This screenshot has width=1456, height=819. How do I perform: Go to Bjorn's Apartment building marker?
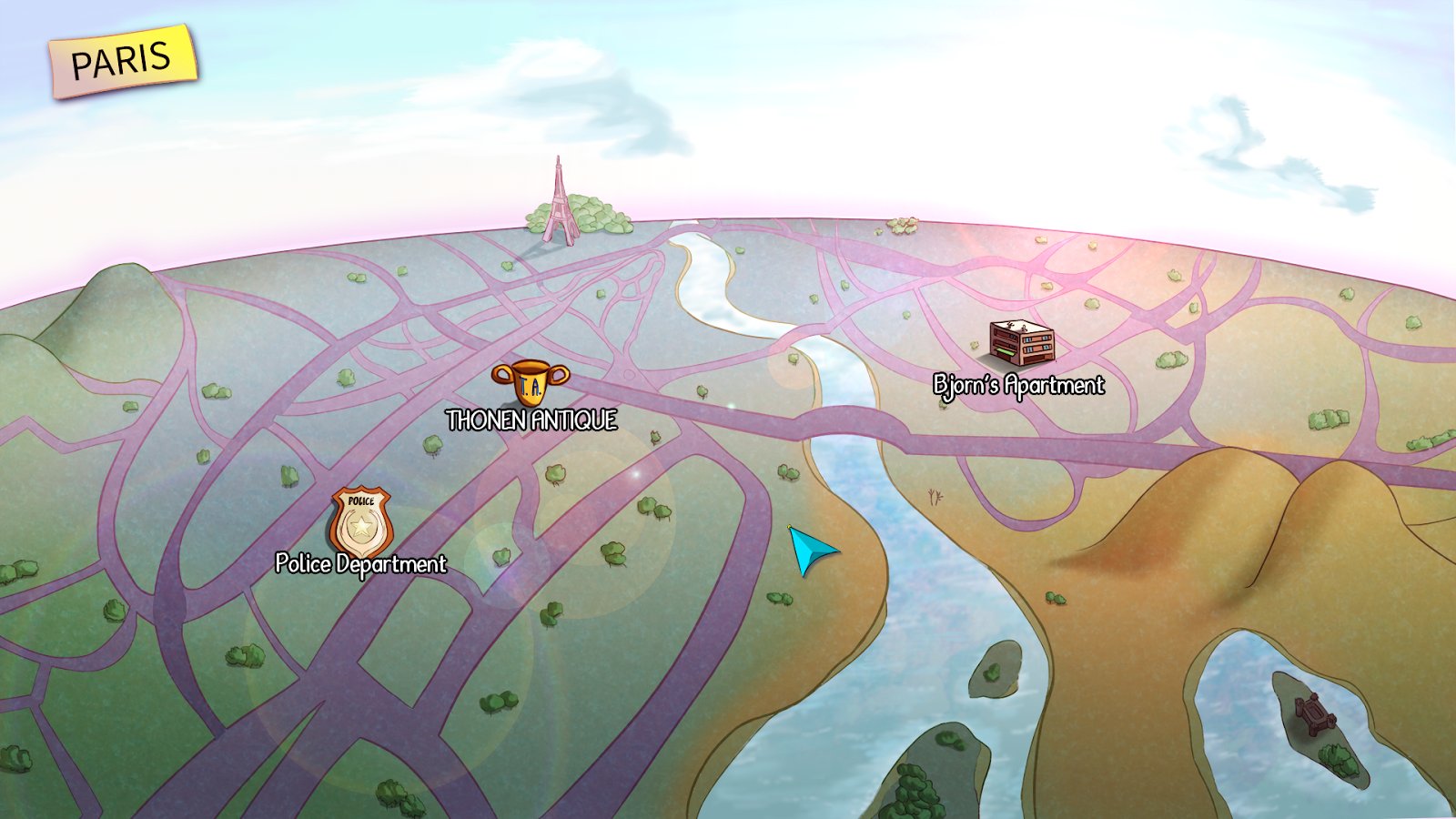[1022, 344]
